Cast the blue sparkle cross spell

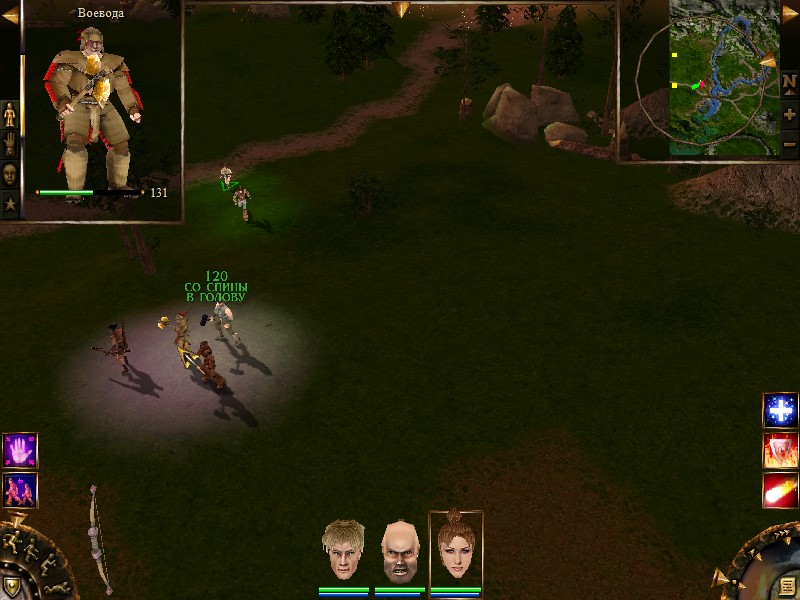tap(780, 410)
